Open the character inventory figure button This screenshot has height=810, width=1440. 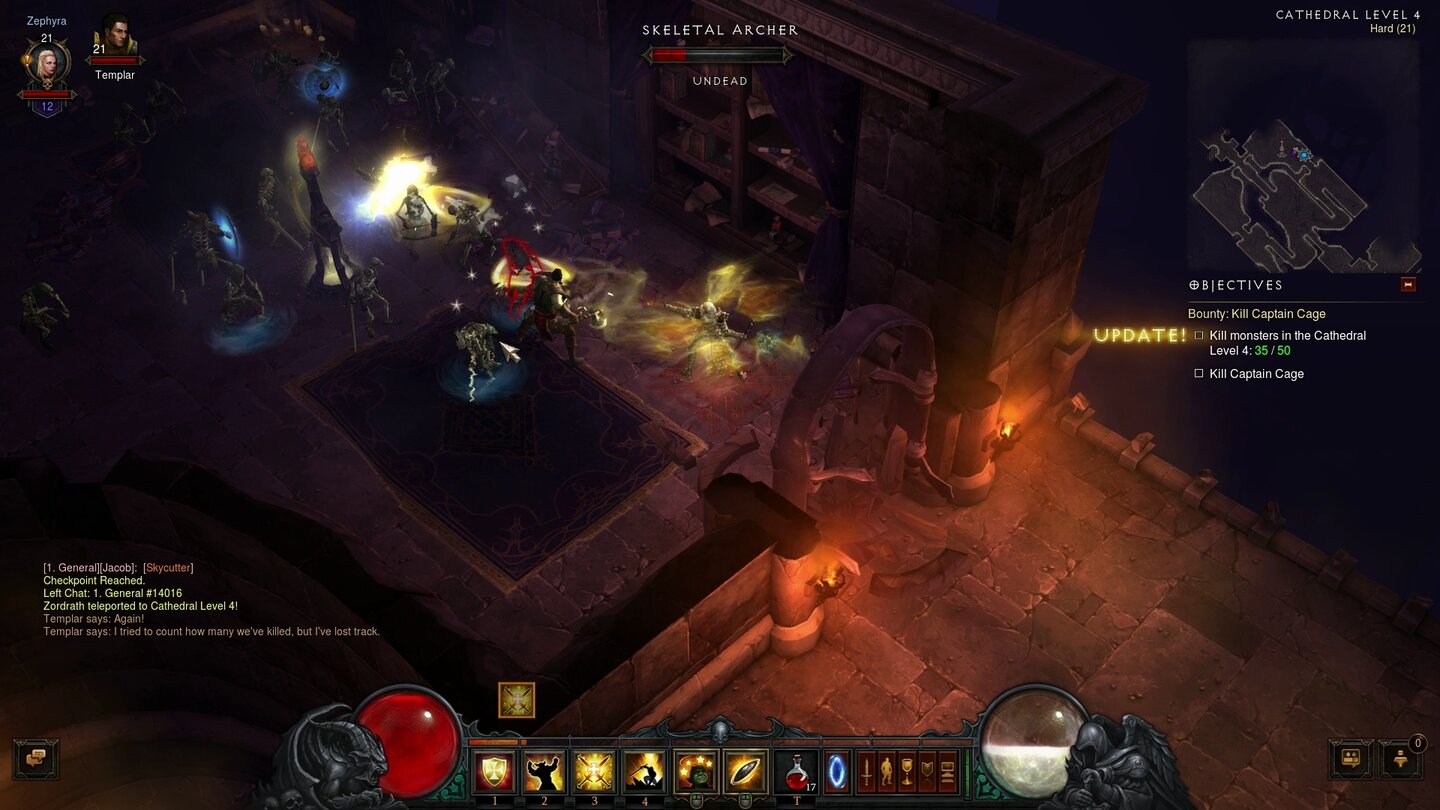(886, 772)
